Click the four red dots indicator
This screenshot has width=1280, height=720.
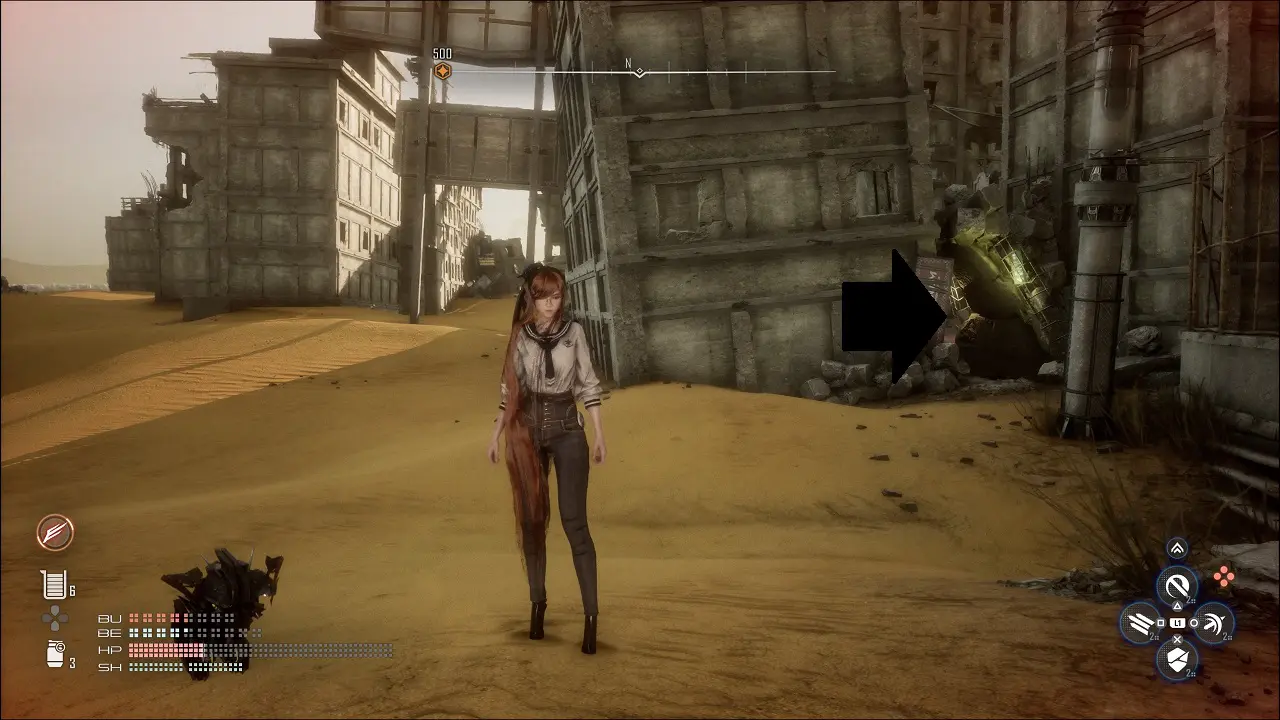tap(1222, 575)
